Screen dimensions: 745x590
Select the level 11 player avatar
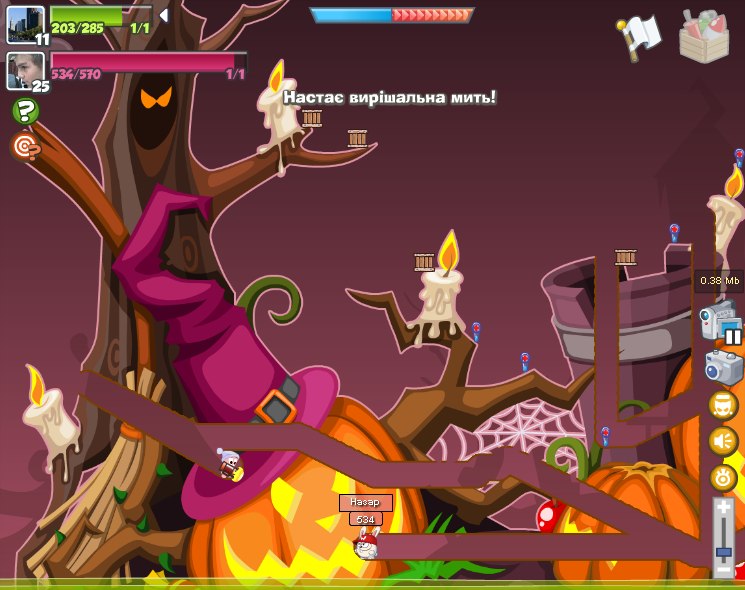click(25, 23)
